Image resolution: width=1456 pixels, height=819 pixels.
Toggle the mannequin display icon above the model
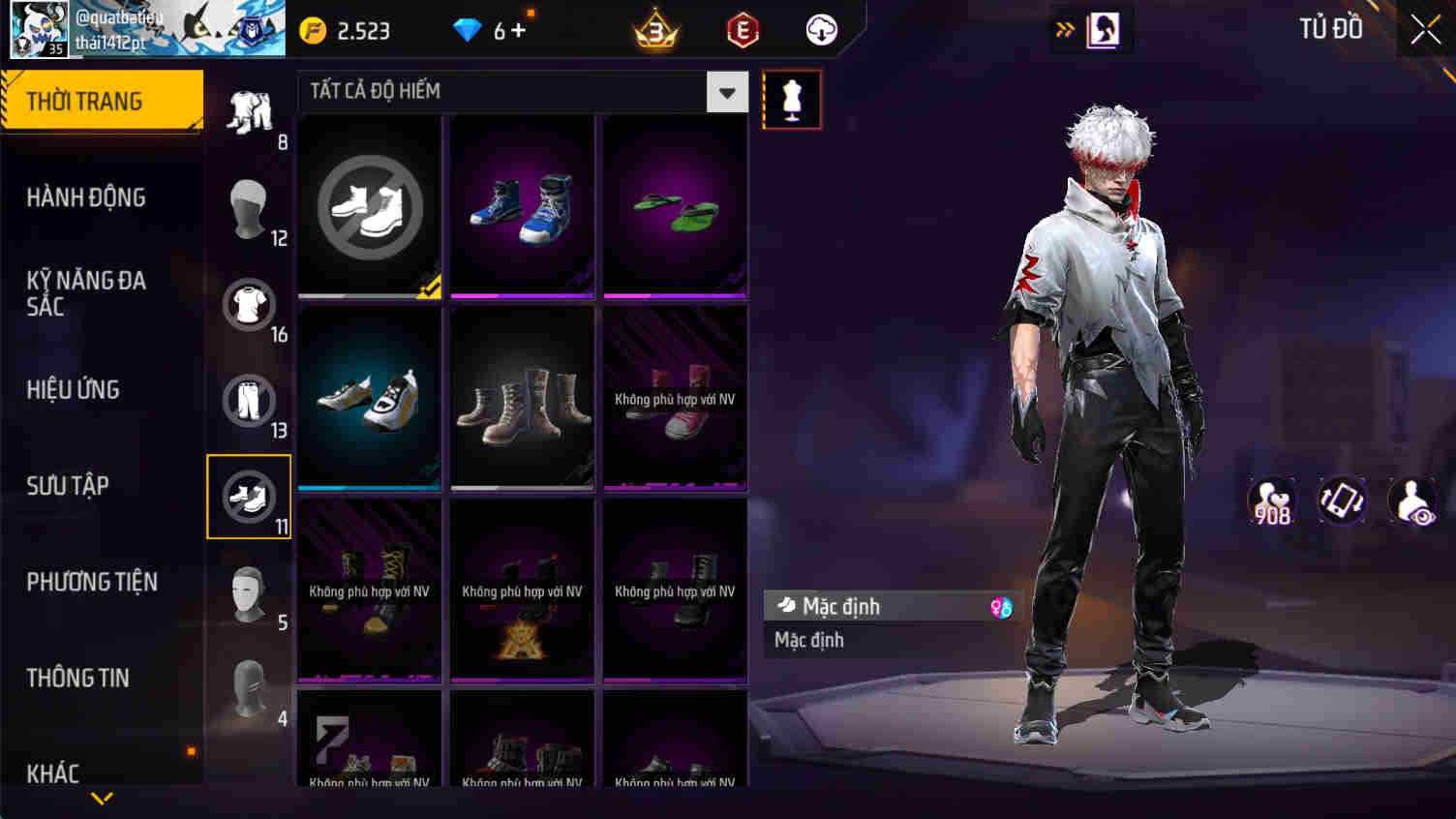tap(792, 99)
